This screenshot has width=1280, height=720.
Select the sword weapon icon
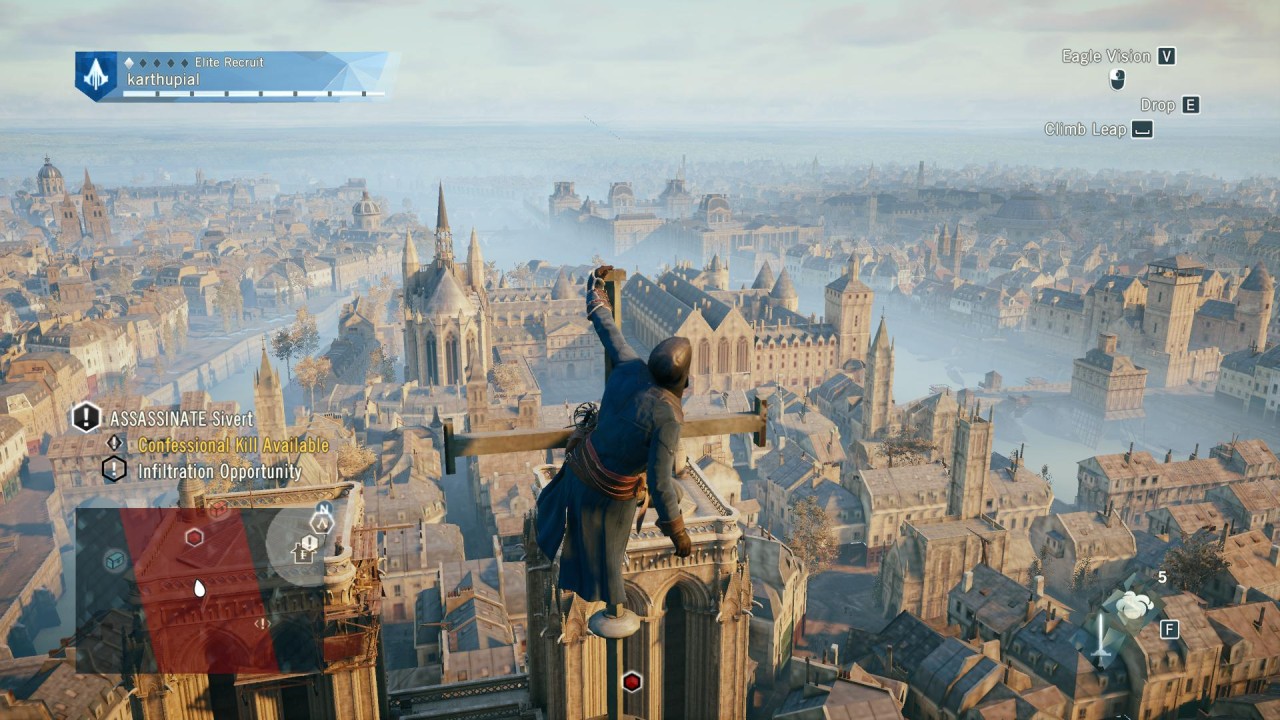(x=1102, y=638)
